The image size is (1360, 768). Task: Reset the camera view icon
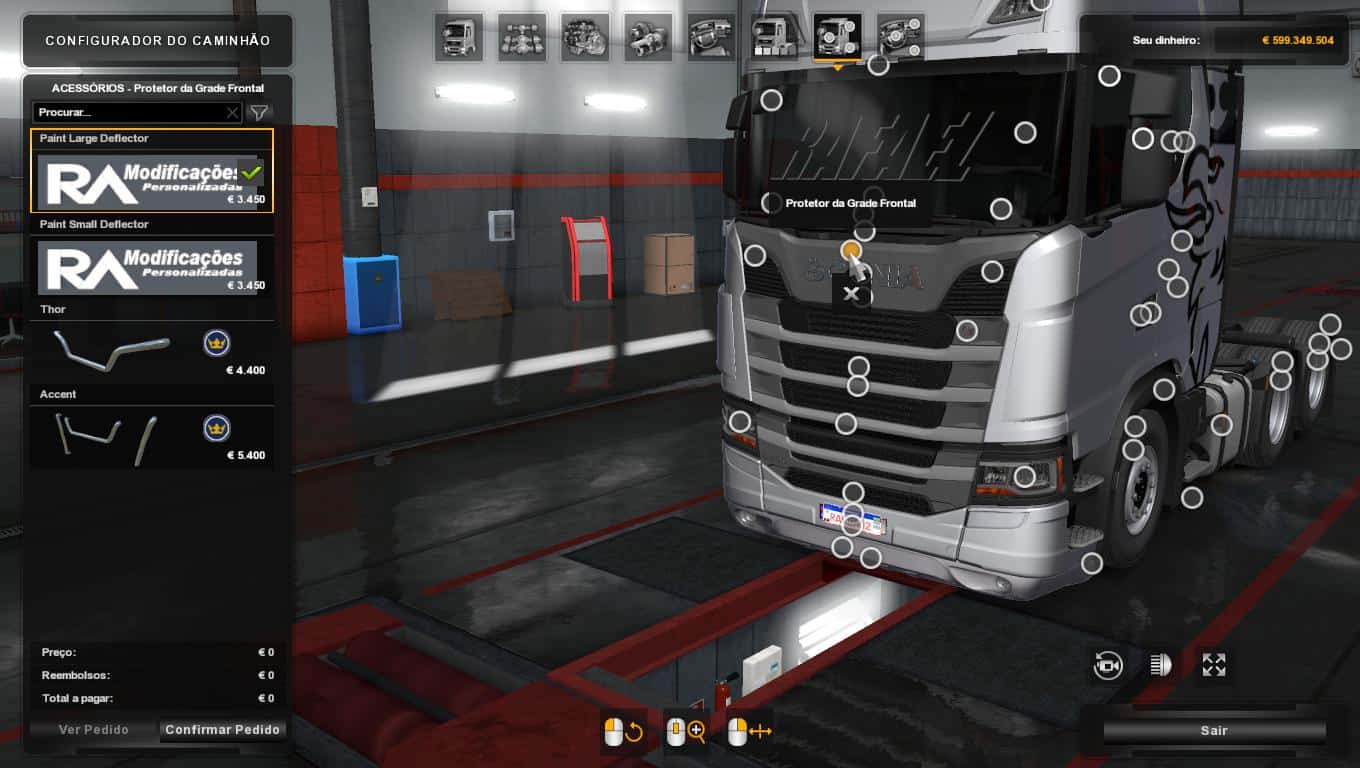(x=1108, y=666)
